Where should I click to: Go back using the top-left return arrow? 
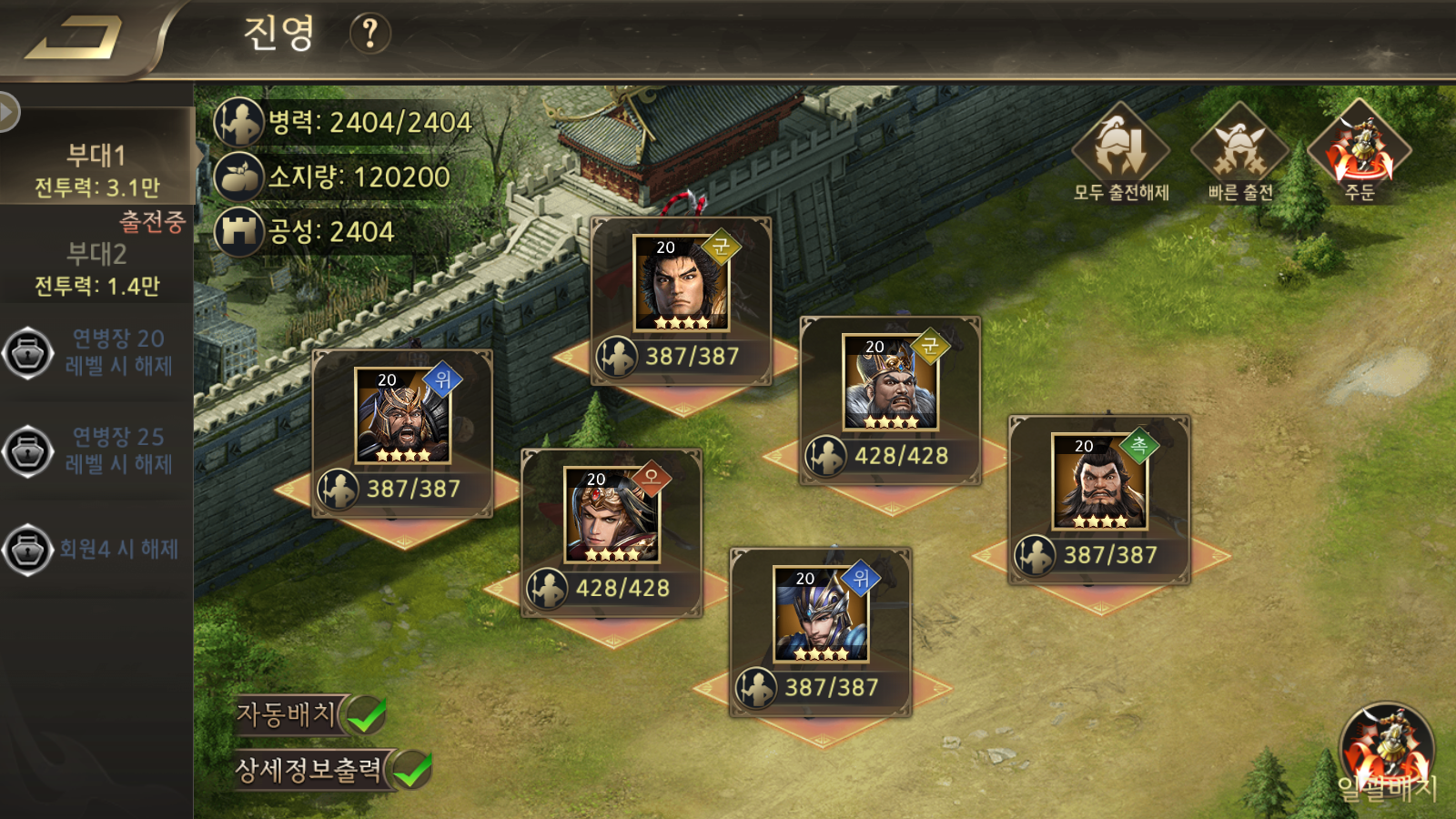75,40
